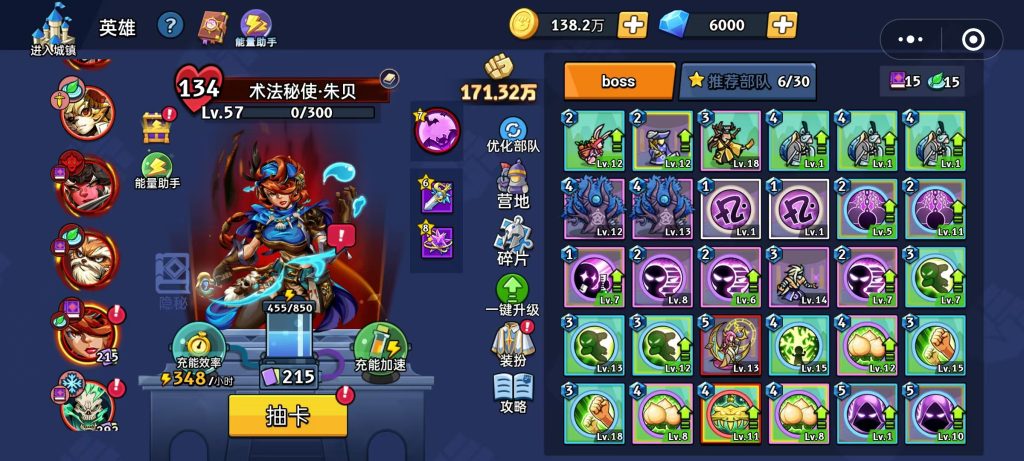Open the question mark help button
1024x461 pixels.
click(x=171, y=26)
